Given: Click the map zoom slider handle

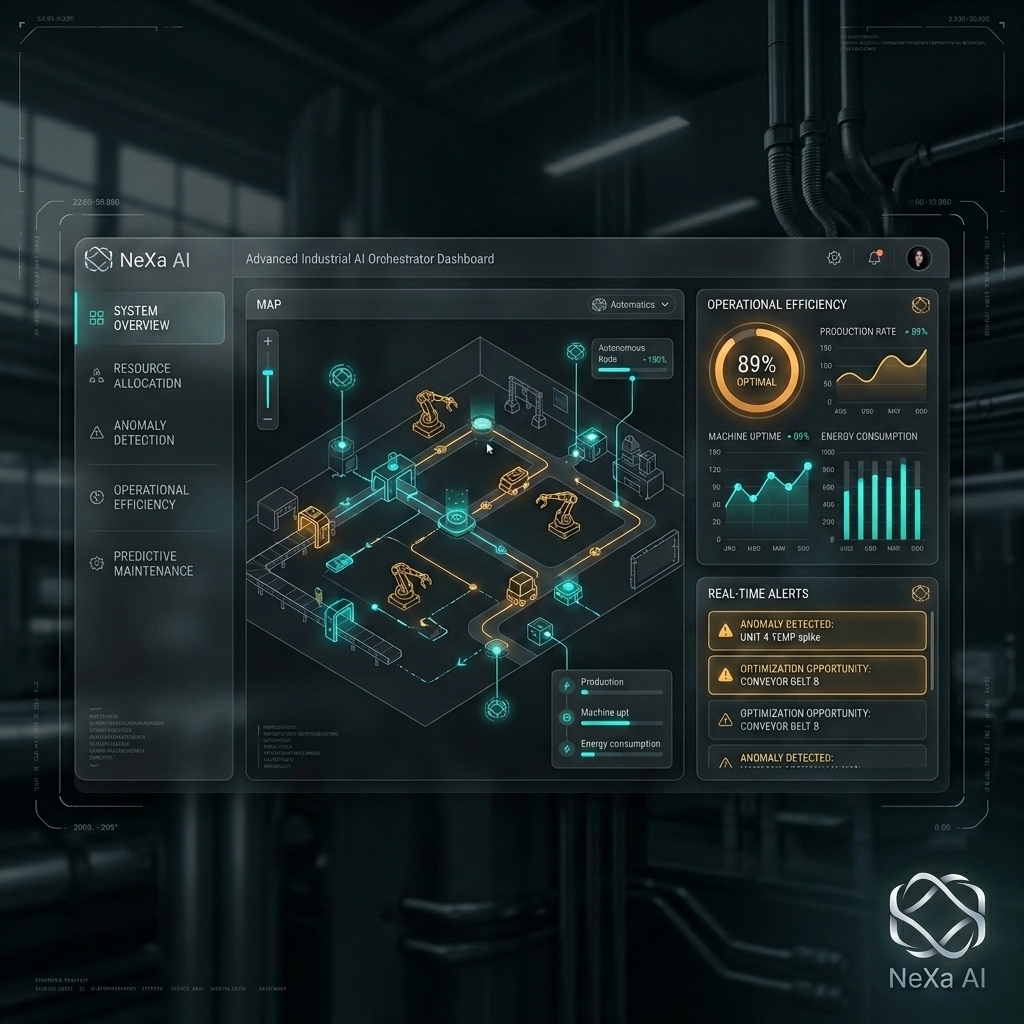Looking at the screenshot, I should (267, 374).
